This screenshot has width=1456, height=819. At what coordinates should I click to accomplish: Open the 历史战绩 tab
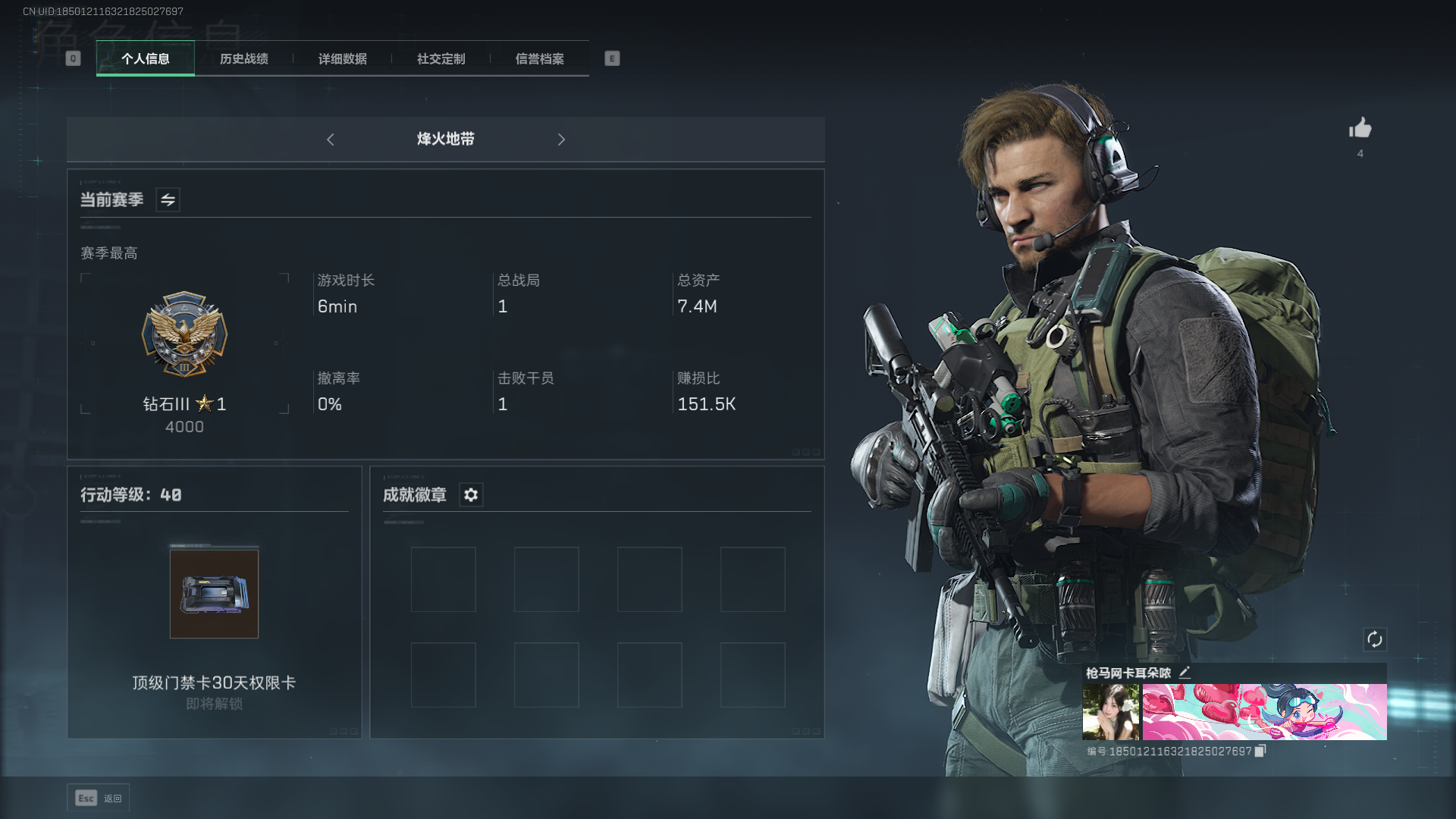pos(243,58)
